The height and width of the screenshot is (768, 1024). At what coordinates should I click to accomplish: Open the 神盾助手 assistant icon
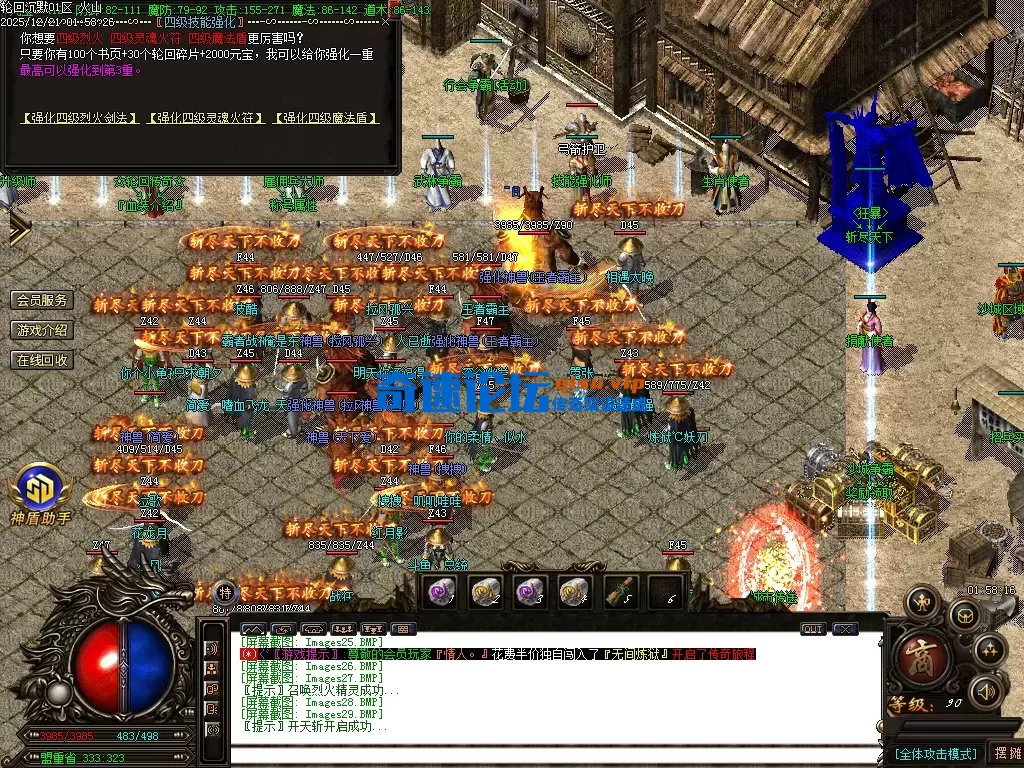40,492
